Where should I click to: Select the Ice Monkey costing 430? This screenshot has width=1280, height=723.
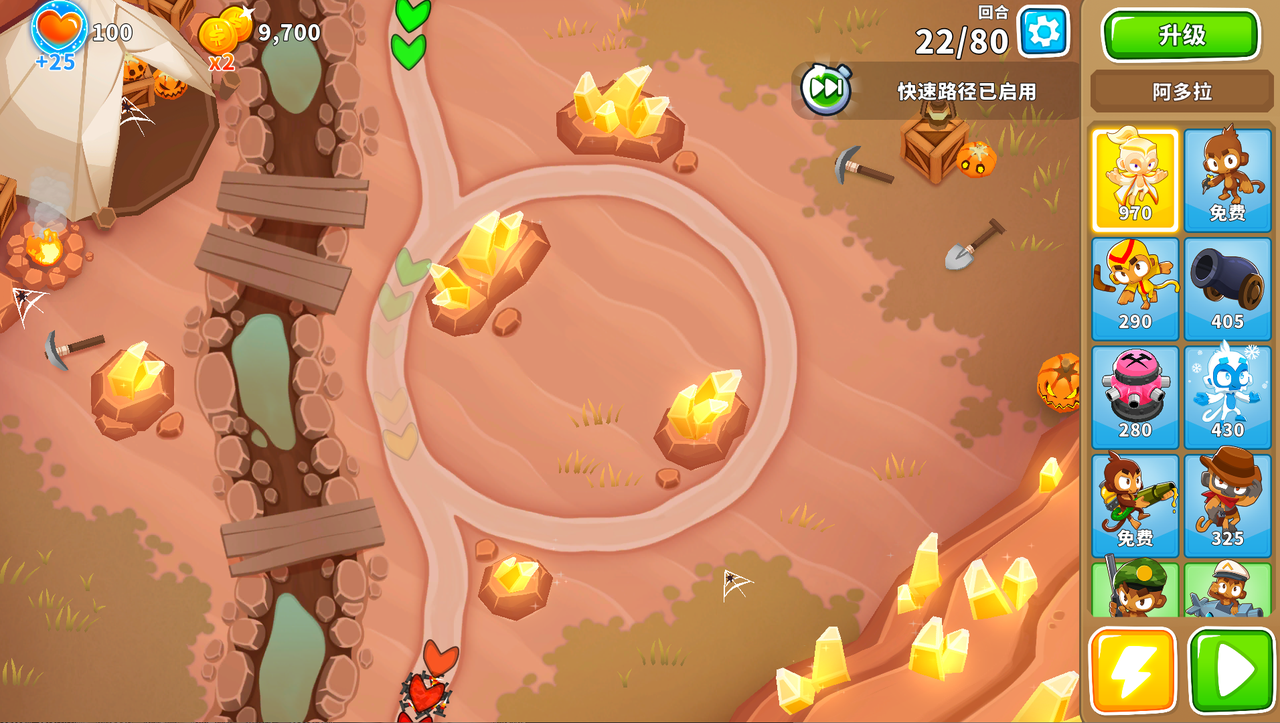[1228, 397]
